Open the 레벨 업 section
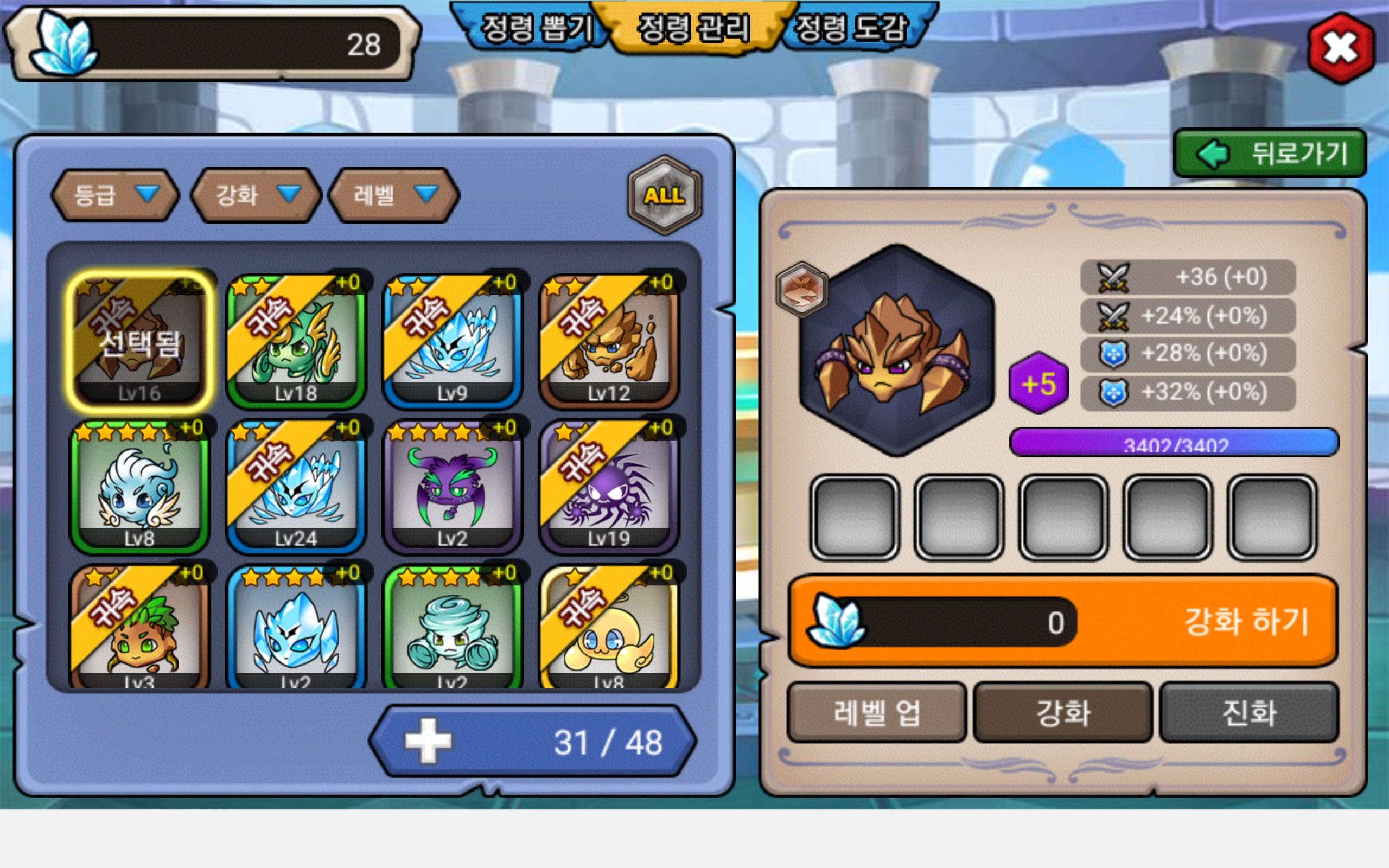 [876, 712]
